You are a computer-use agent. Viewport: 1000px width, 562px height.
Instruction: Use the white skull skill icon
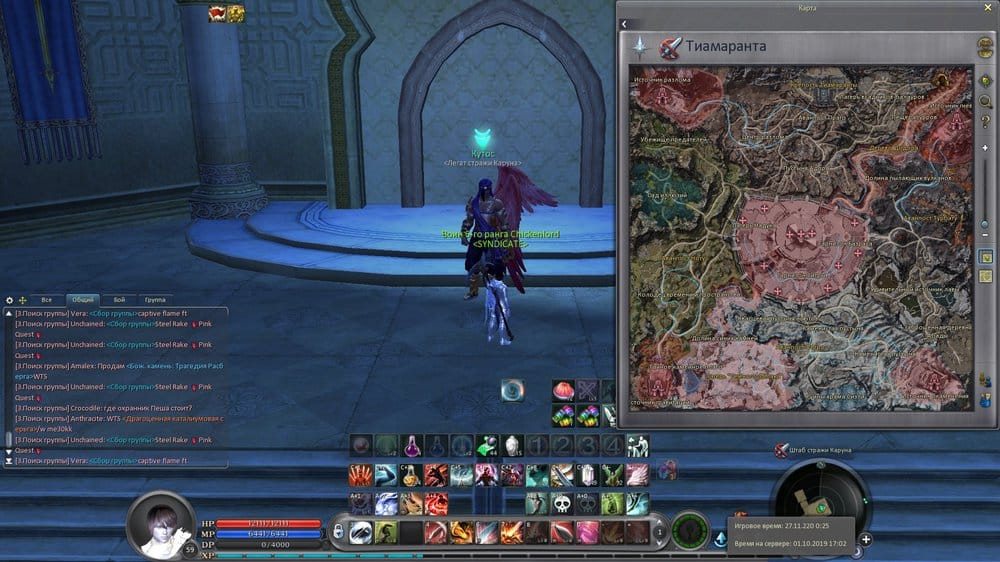[x=562, y=503]
